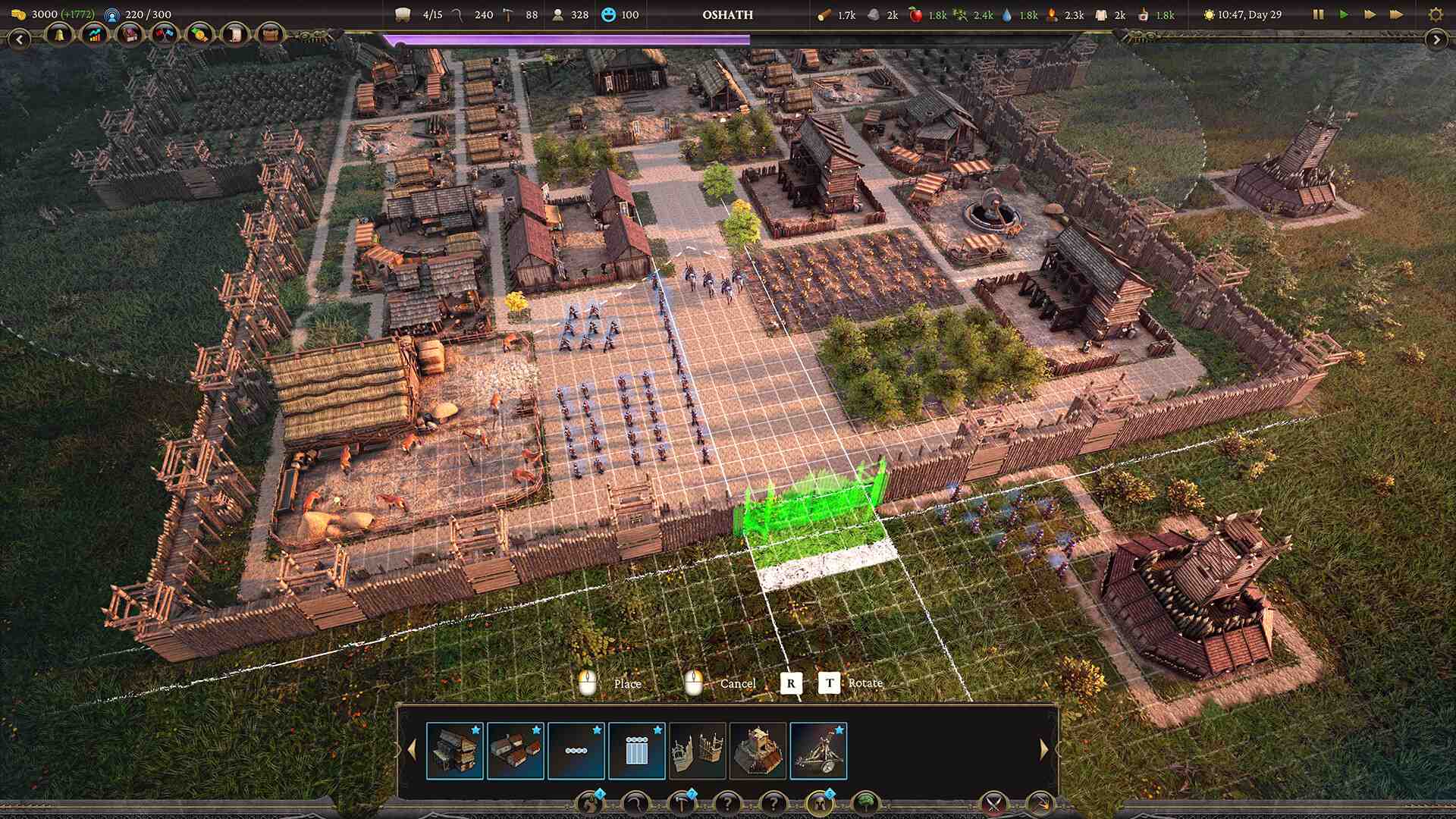Click the golden bell notifications icon

[59, 35]
